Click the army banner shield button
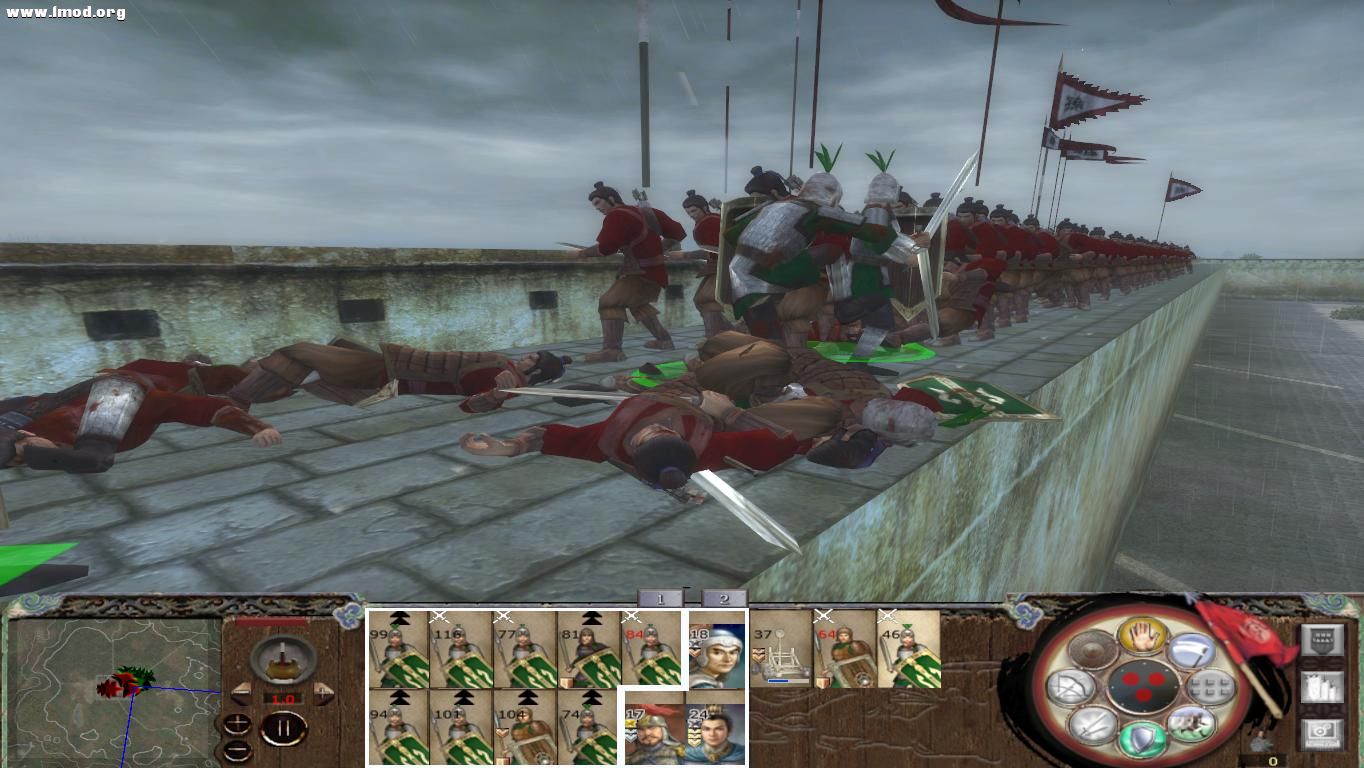 (x=1323, y=640)
